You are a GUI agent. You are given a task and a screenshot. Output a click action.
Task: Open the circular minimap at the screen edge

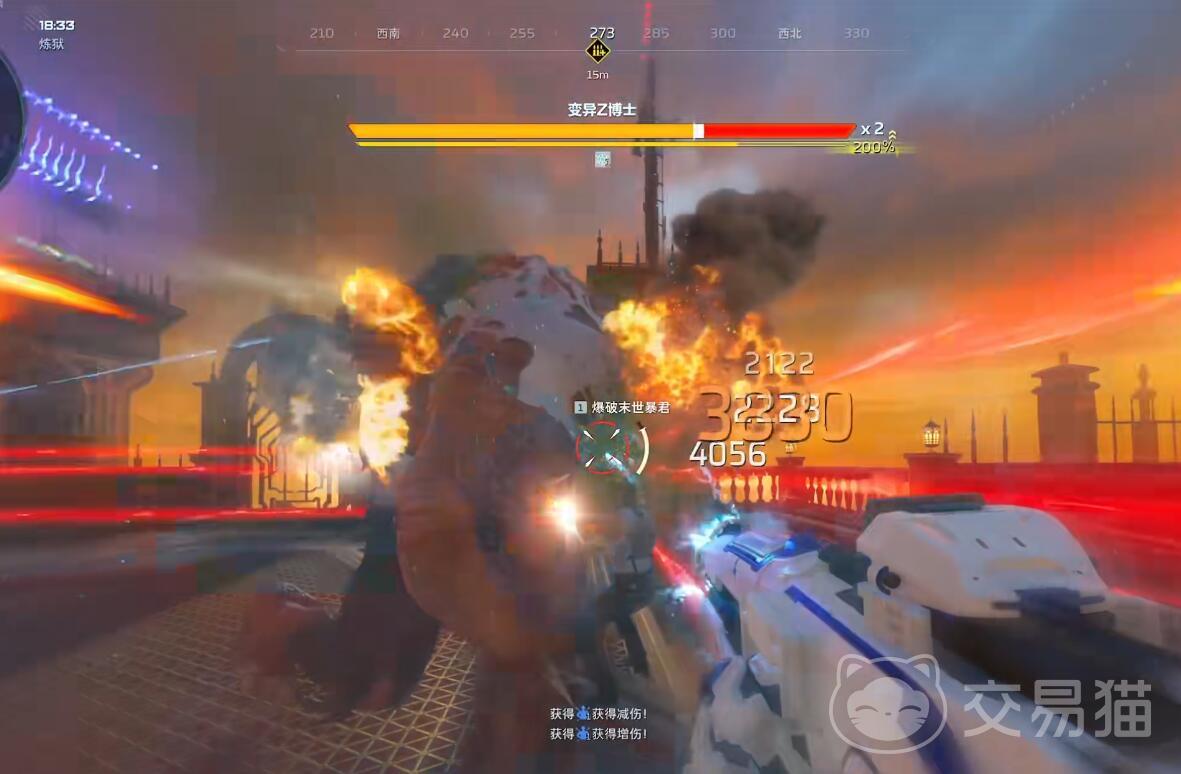(8, 120)
